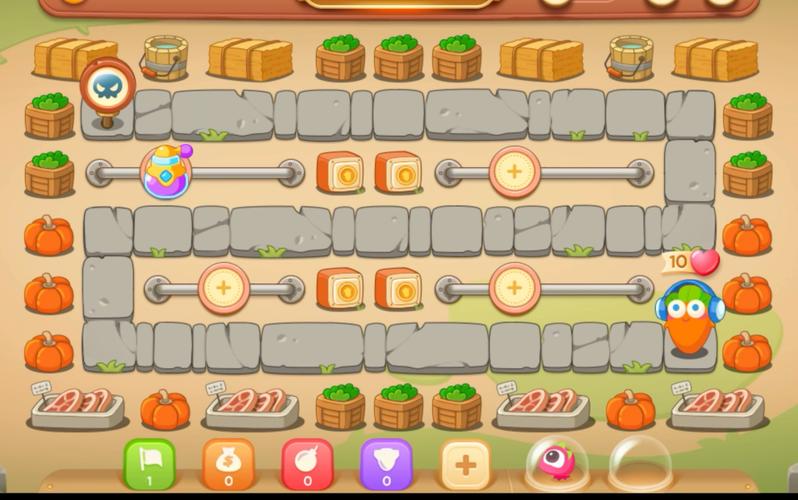Add more items with the plus button
This screenshot has width=798, height=500.
[465, 465]
